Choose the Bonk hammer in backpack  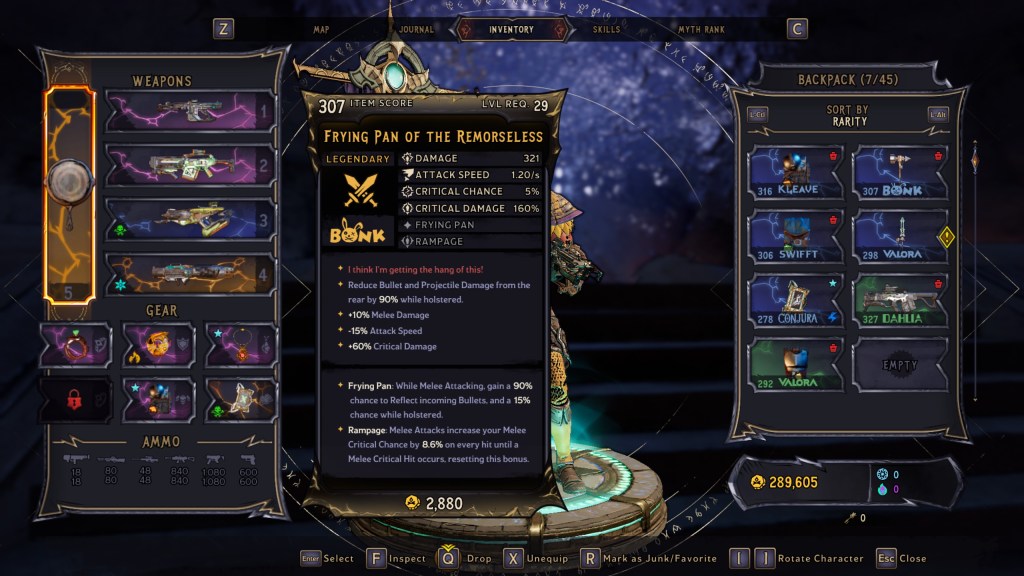(x=900, y=173)
